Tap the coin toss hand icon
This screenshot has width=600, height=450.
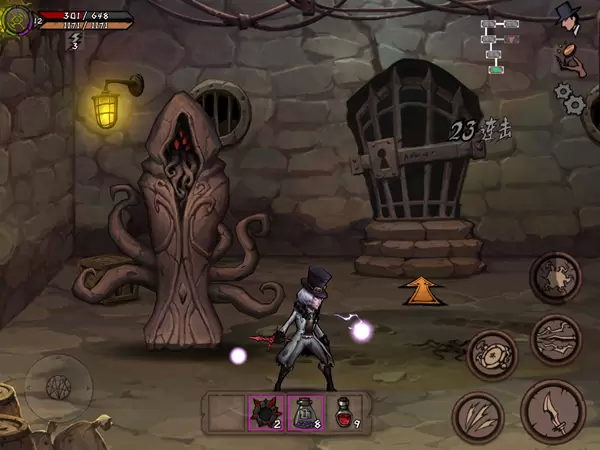click(570, 56)
